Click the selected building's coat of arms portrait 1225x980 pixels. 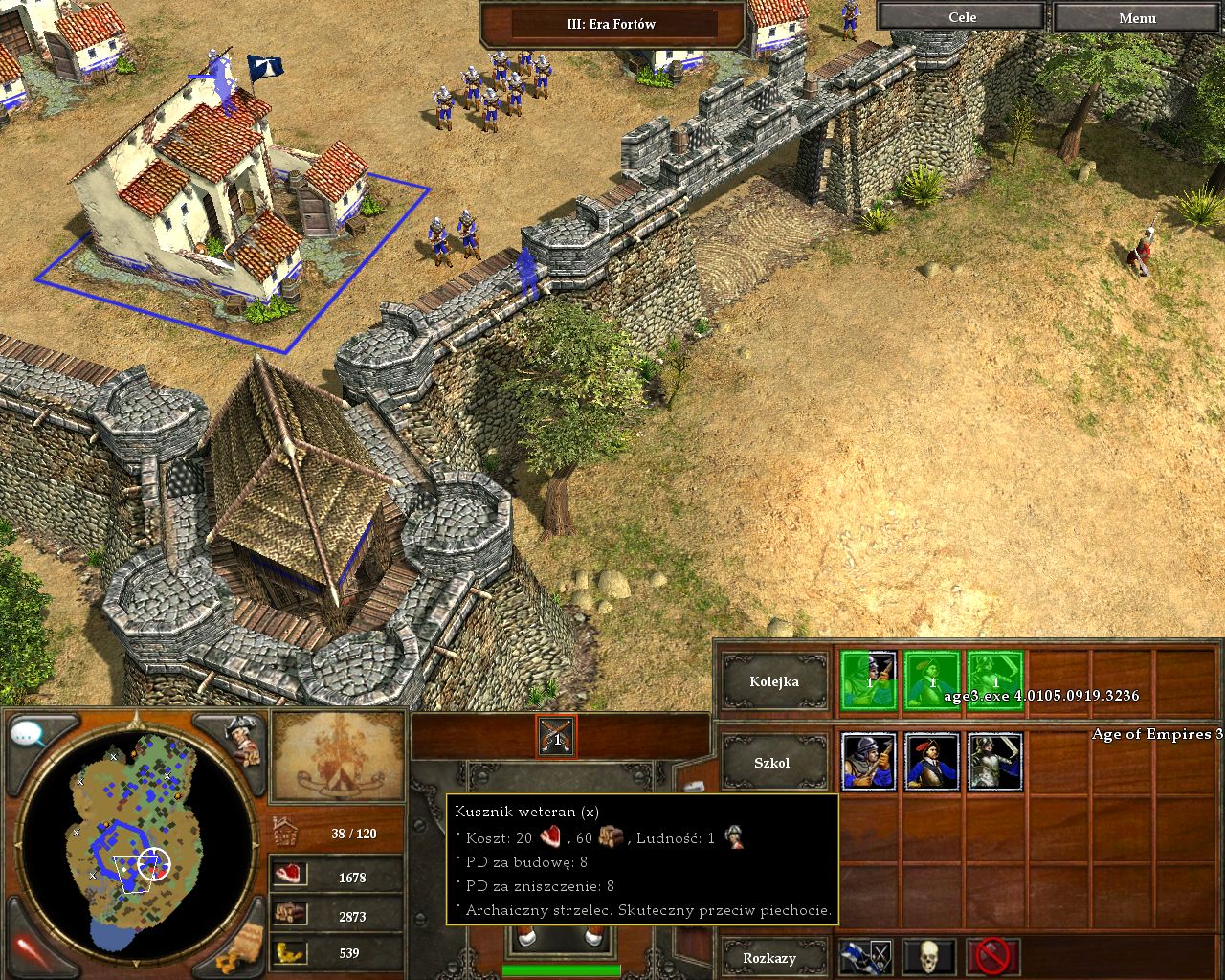pos(338,756)
